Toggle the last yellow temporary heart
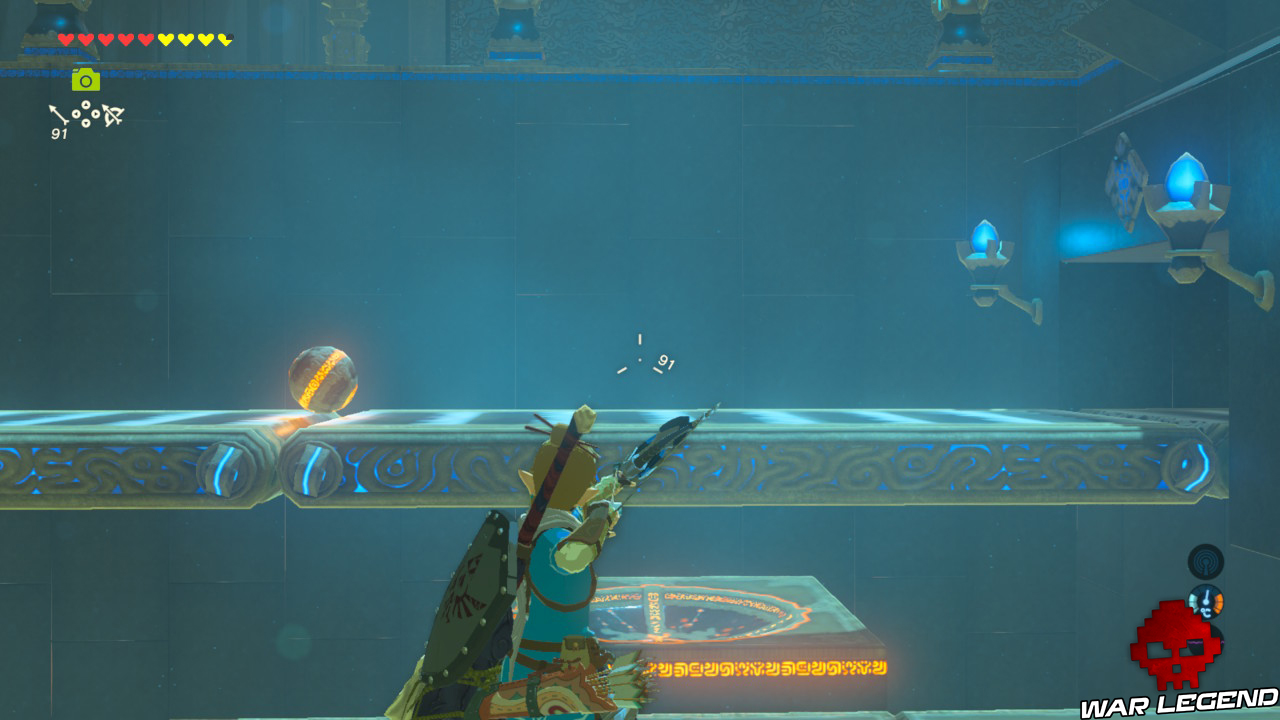The image size is (1280, 720). point(224,40)
